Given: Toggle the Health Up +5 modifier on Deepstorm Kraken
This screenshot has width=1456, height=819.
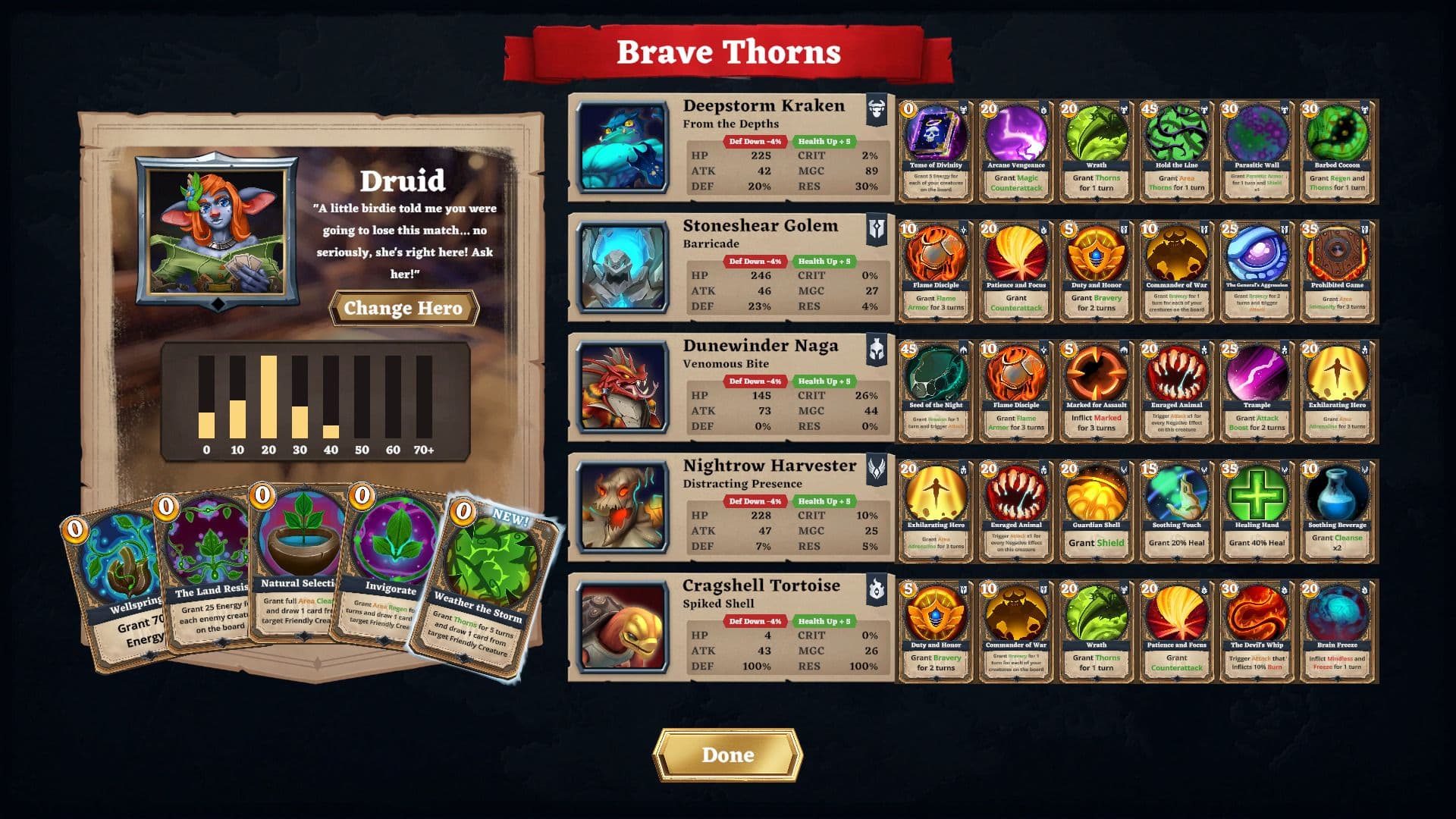Looking at the screenshot, I should pyautogui.click(x=827, y=140).
